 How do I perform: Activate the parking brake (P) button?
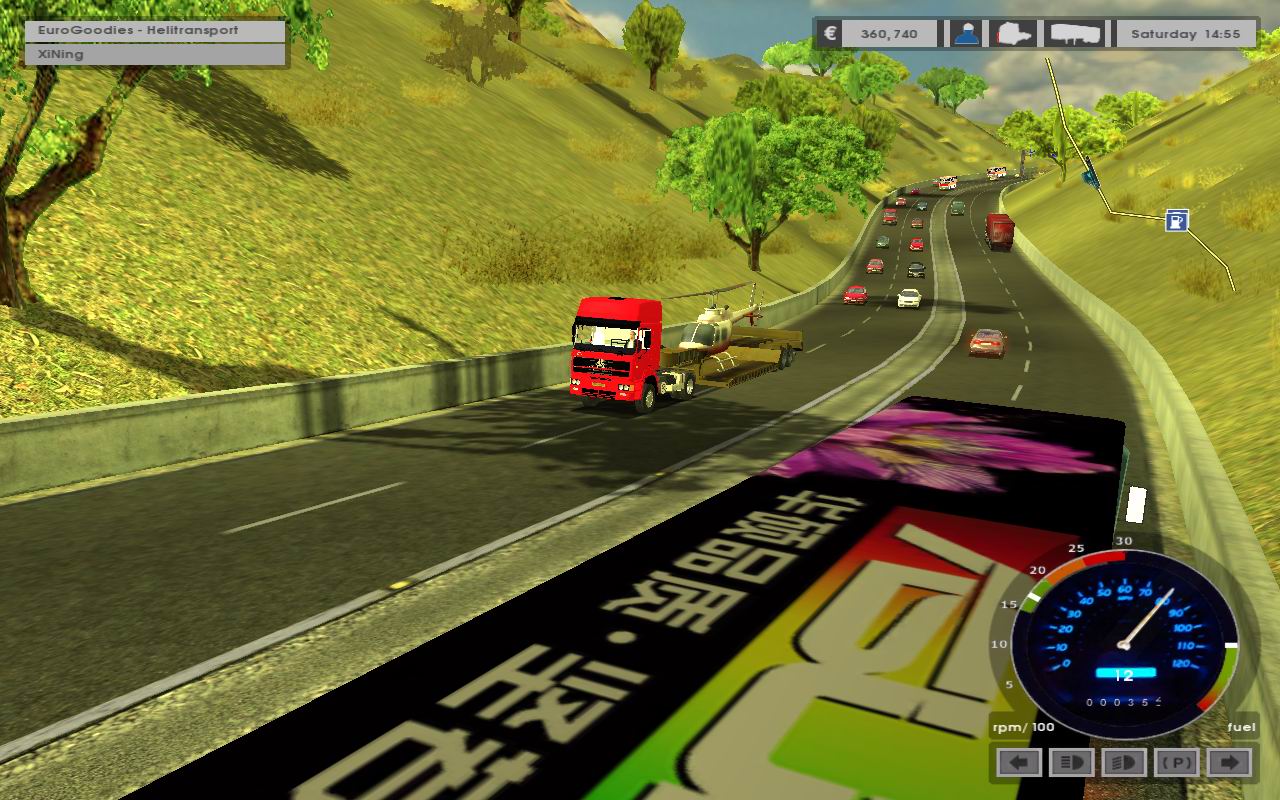[1177, 763]
